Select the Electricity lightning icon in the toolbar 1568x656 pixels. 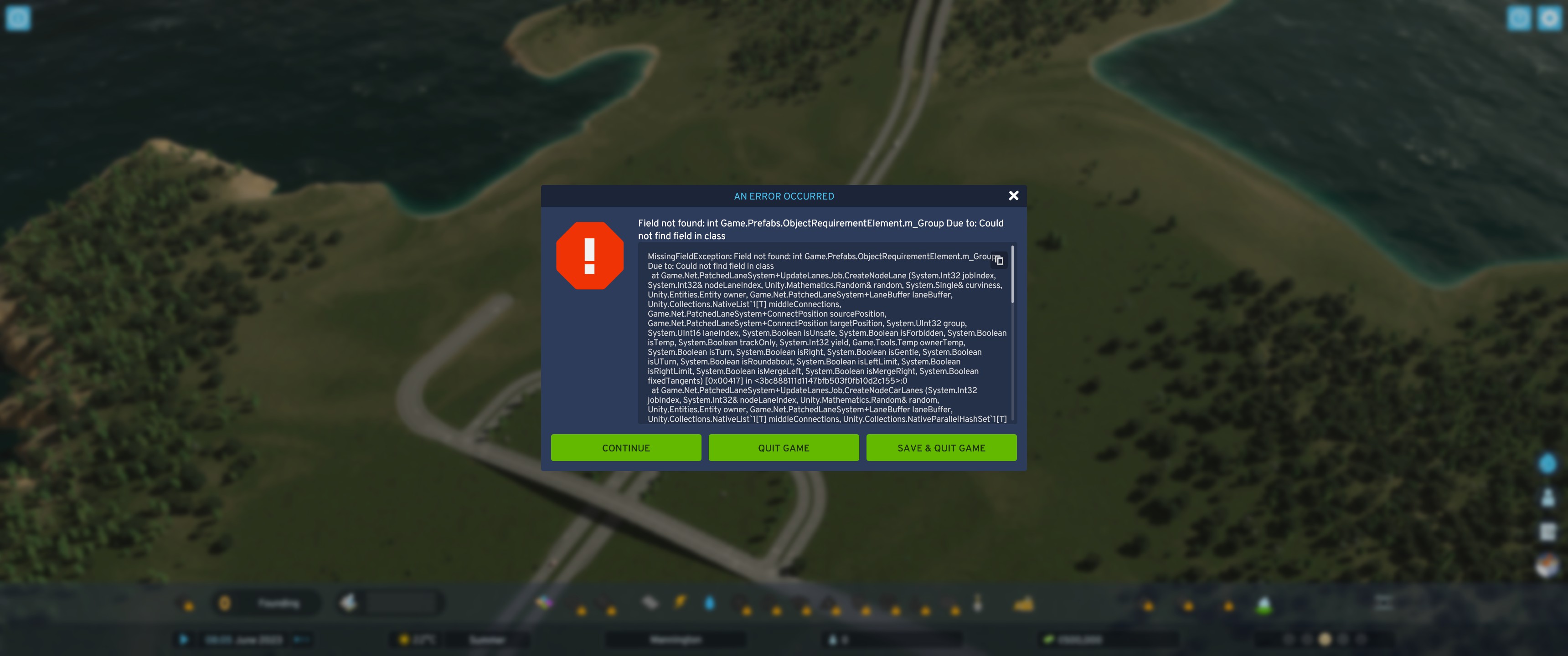pos(680,602)
